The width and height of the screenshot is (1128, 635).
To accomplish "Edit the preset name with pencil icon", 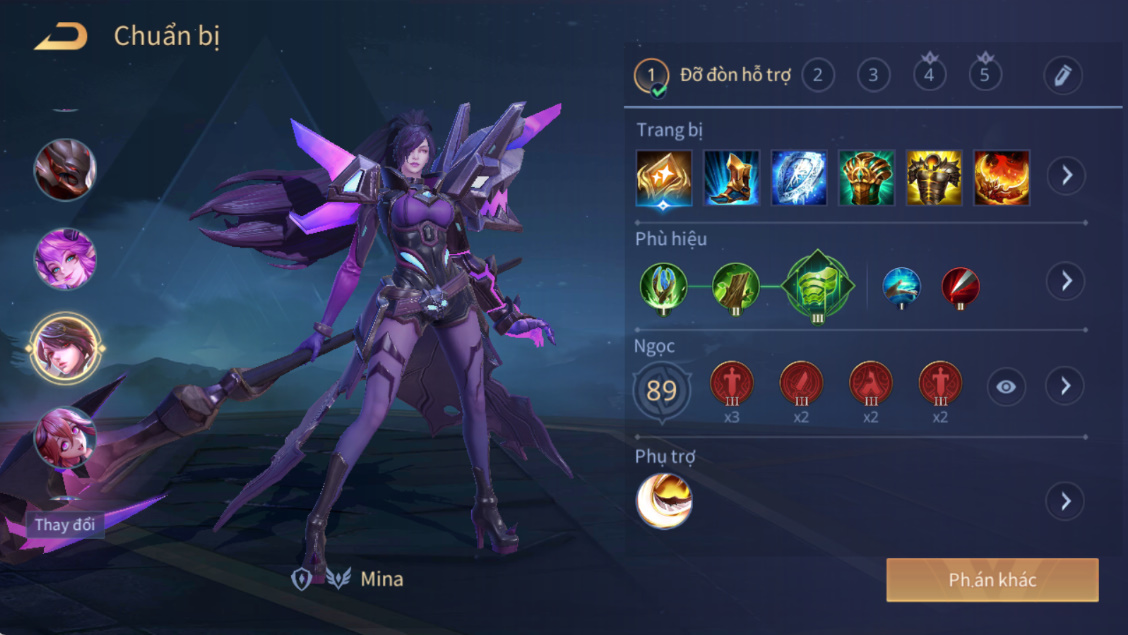I will tap(1062, 75).
